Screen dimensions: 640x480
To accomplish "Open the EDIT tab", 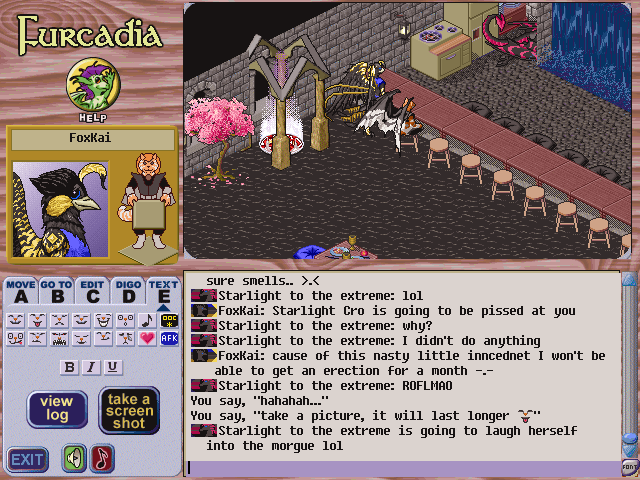I will pos(92,291).
